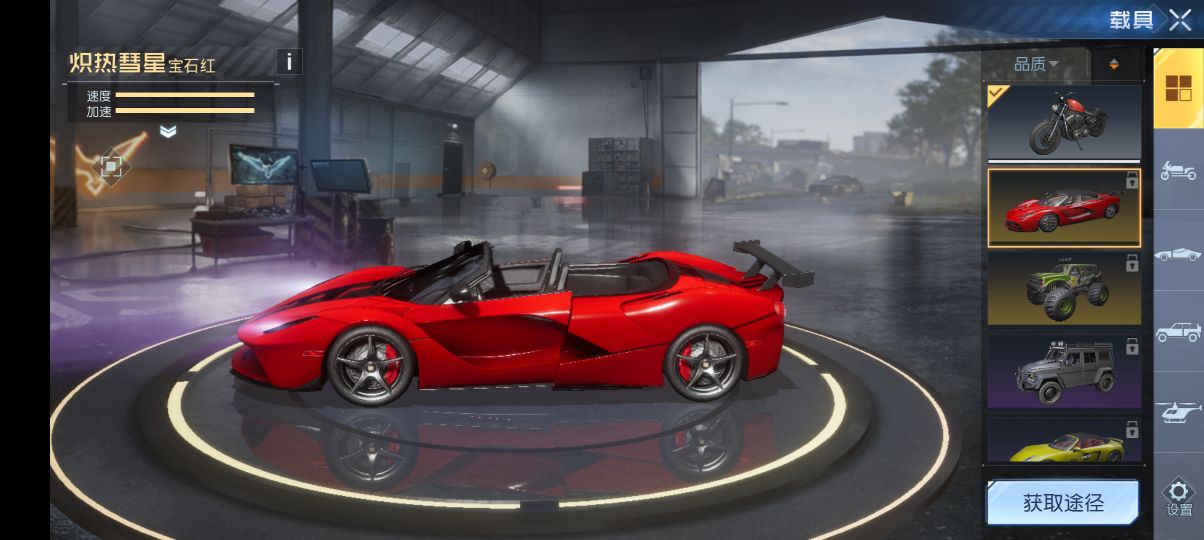Select the grey off-road SUV thumbnail
This screenshot has width=1204, height=540.
click(1064, 371)
